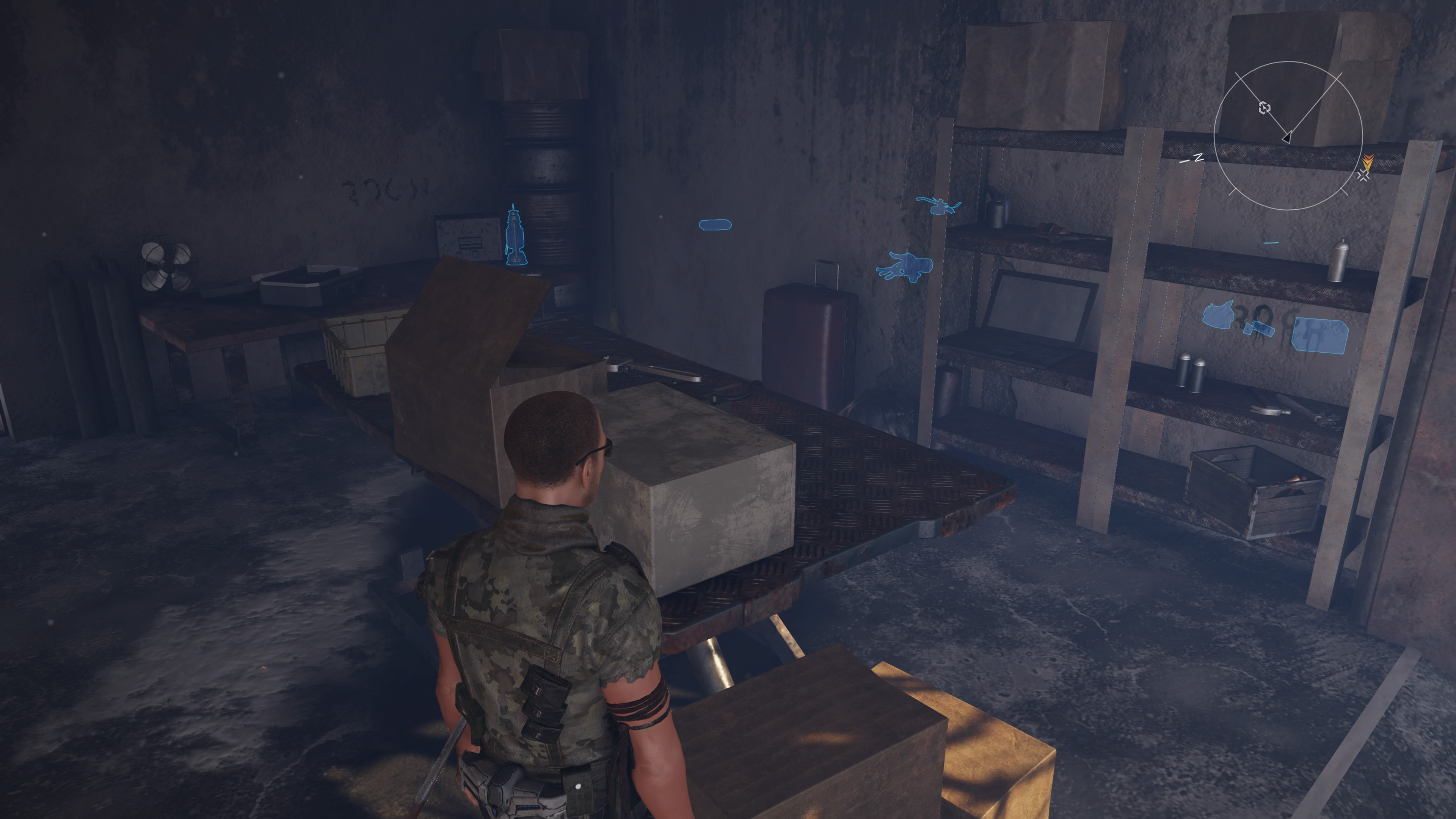Click the white crossed-arrows marker beside the radar
Viewport: 1456px width, 819px height.
(1363, 176)
